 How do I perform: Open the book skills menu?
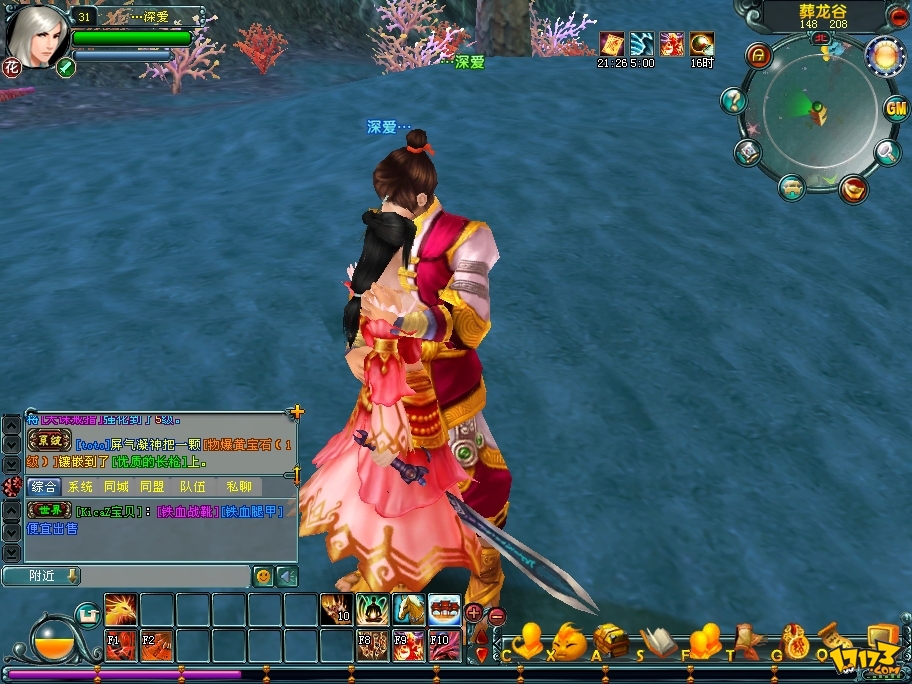coord(658,642)
